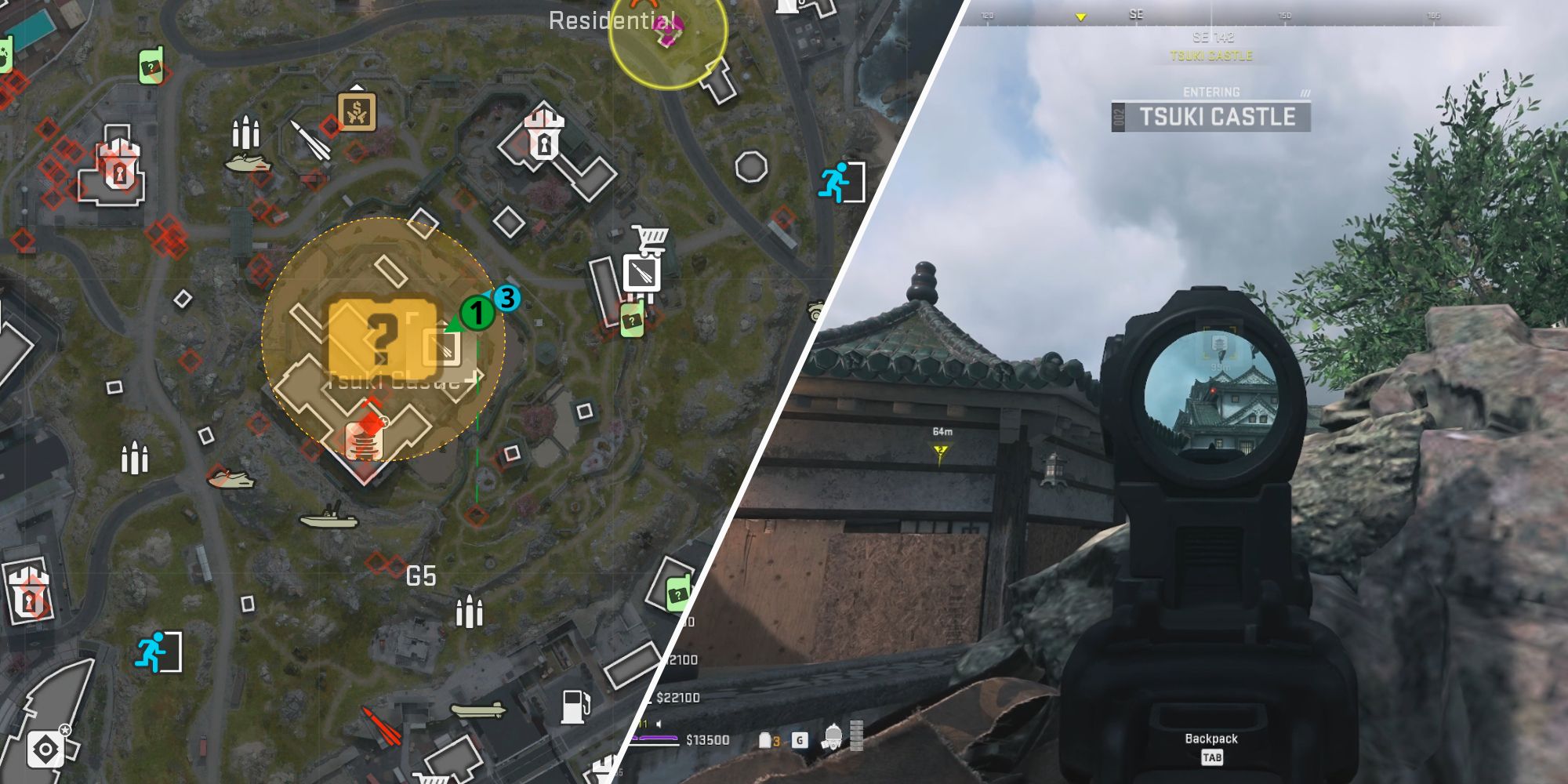Select the boat spawn icon south of Tsuki Castle
Viewport: 1568px width, 784px height.
329,521
